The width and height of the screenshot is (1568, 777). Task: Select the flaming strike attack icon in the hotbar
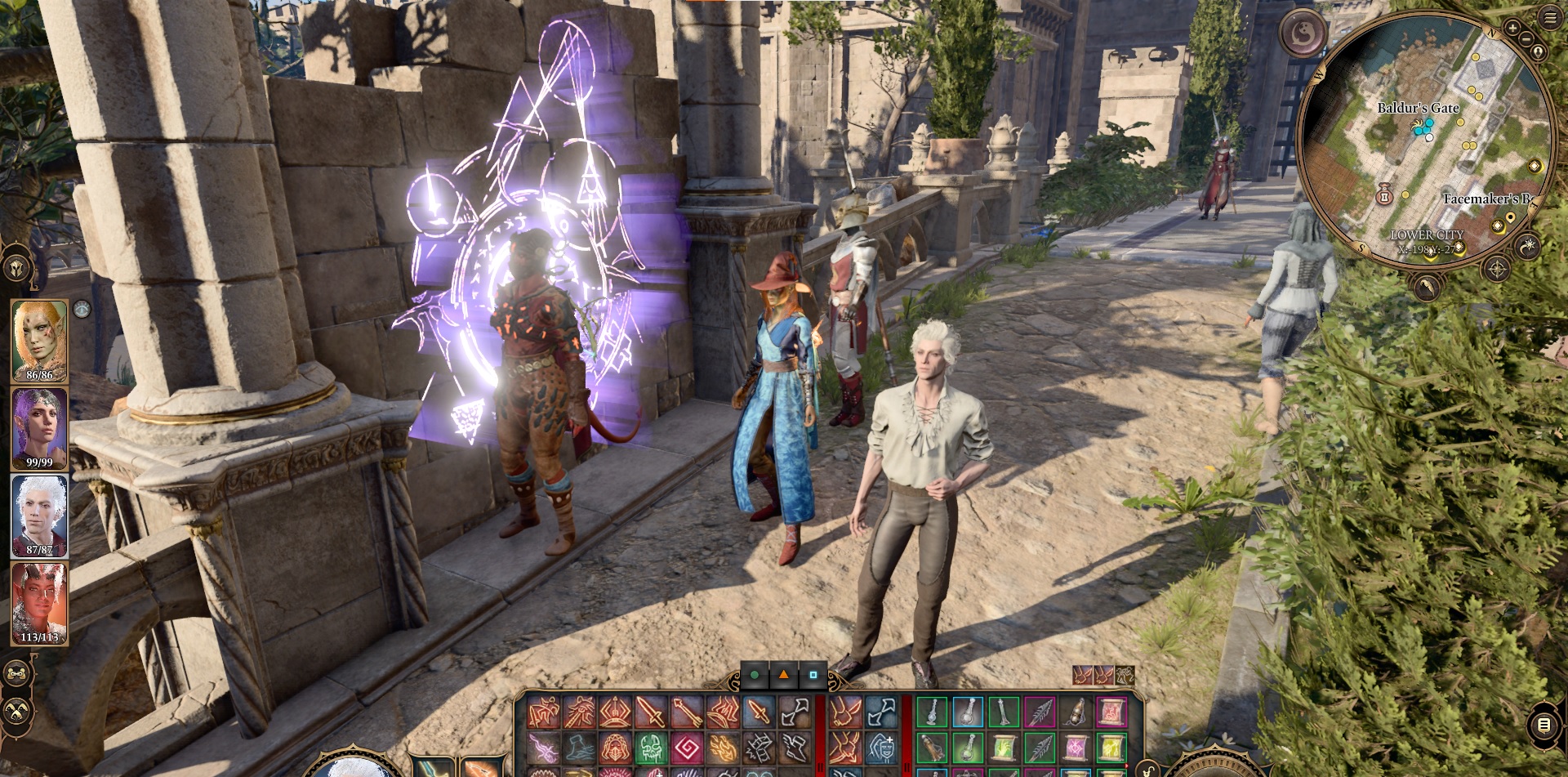click(723, 747)
